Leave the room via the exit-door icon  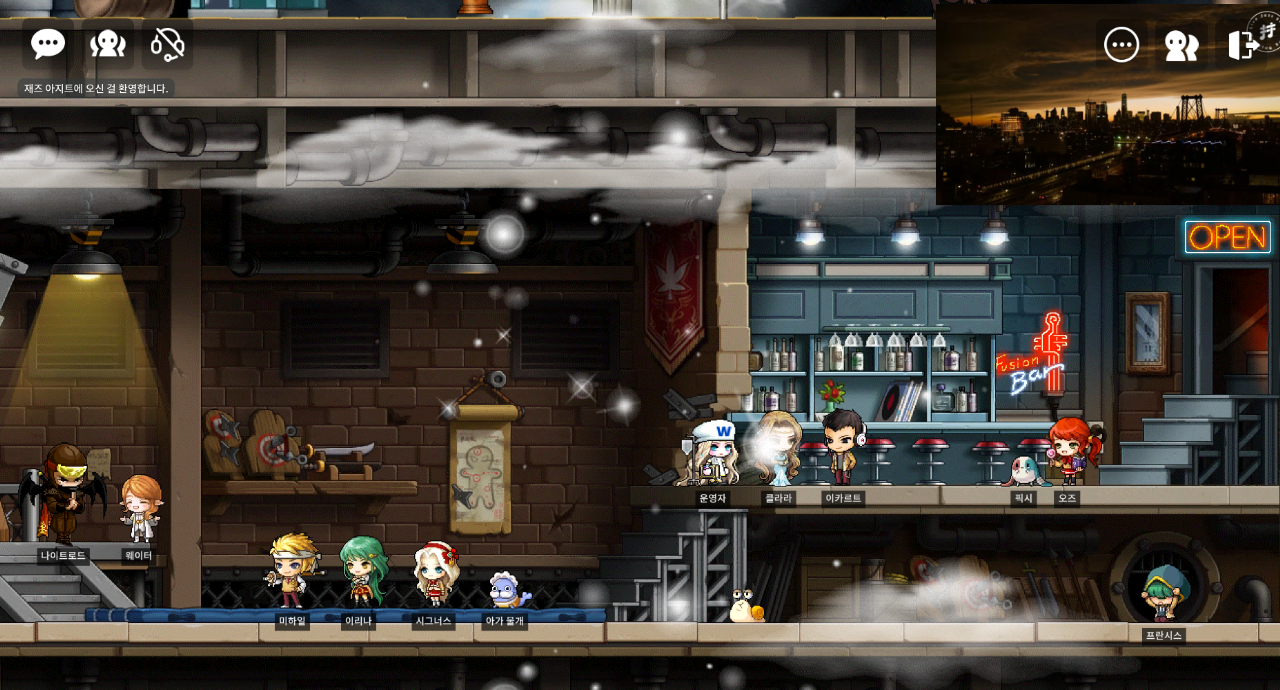point(1241,45)
